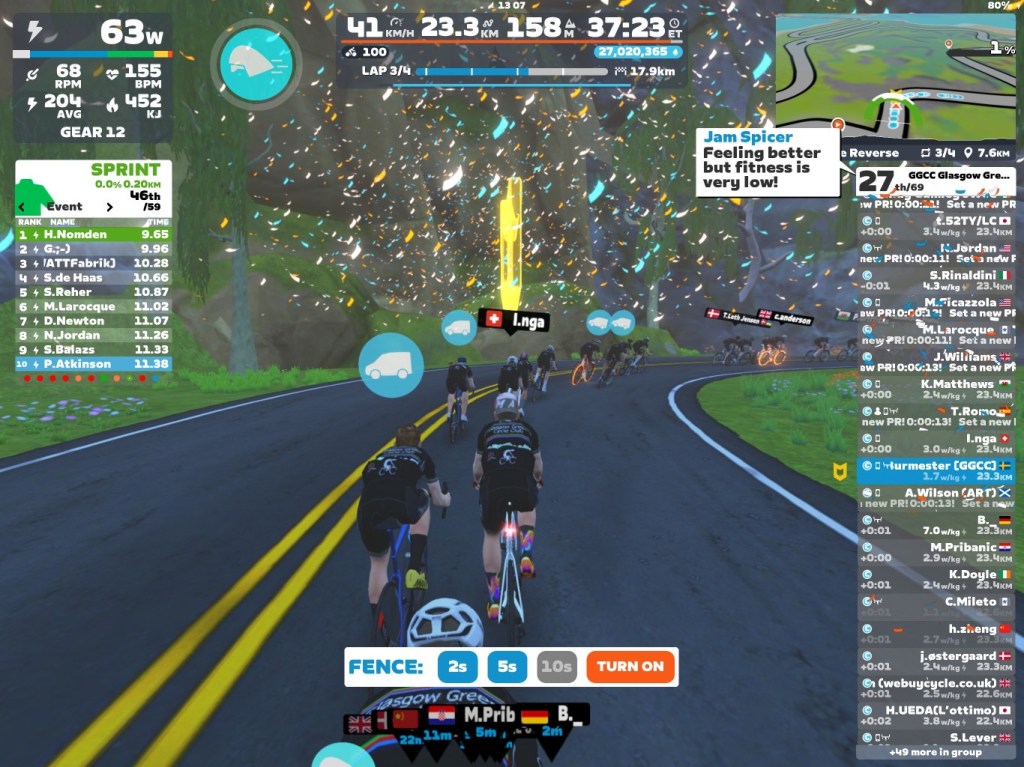1024x767 pixels.
Task: Open Jam Spicer's chat message
Action: tap(767, 160)
